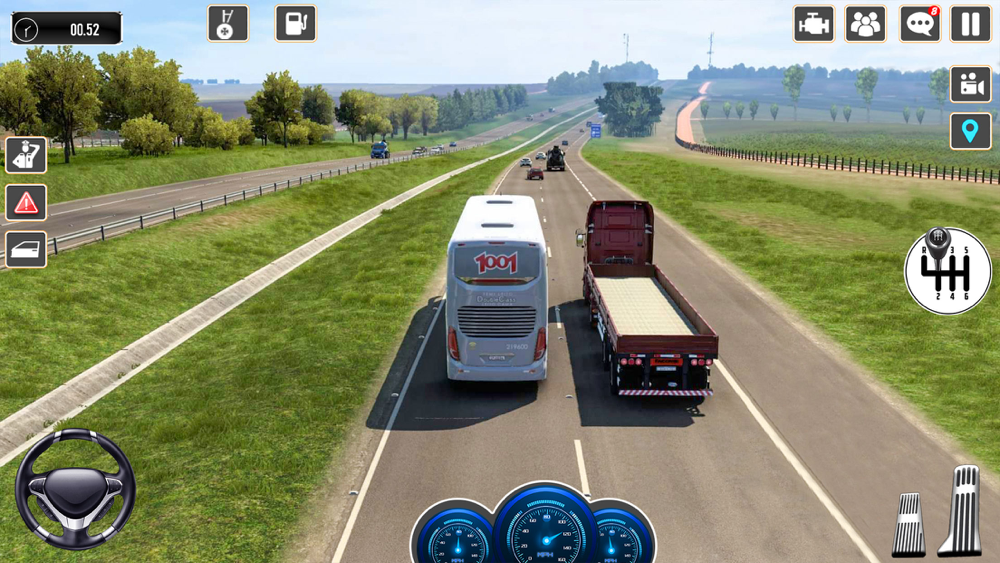Viewport: 1000px width, 563px height.
Task: Open the chat messages bubble
Action: (919, 24)
